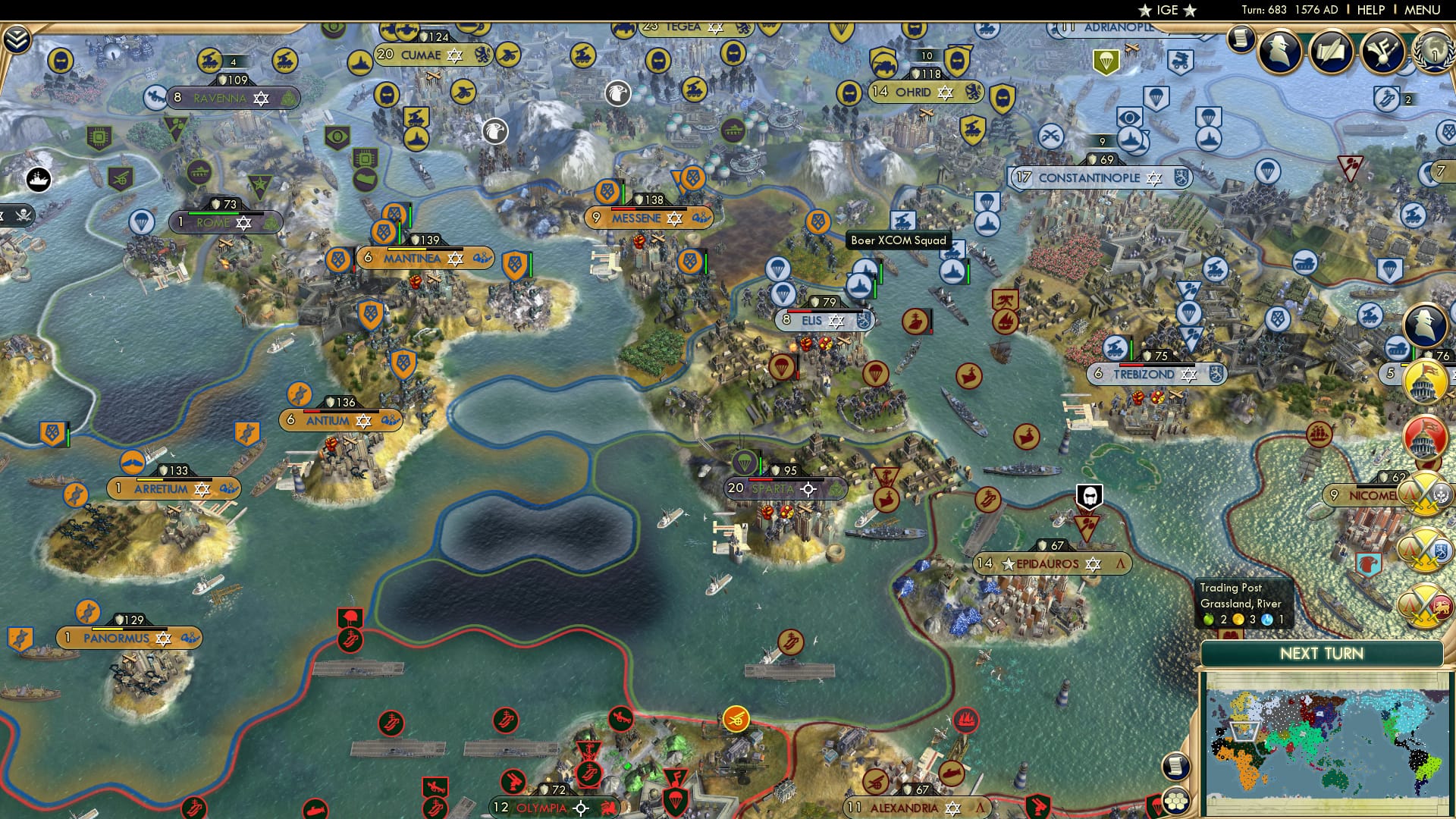
Task: Click the red Capitol city notification icon
Action: pyautogui.click(x=1426, y=437)
